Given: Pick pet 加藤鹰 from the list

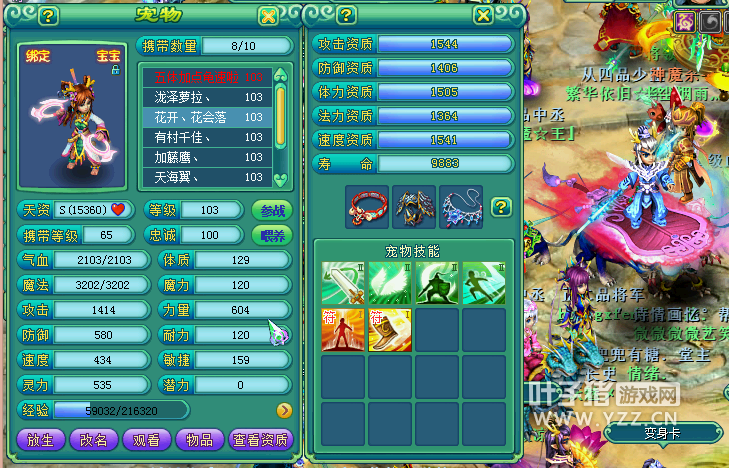Looking at the screenshot, I should 207,157.
